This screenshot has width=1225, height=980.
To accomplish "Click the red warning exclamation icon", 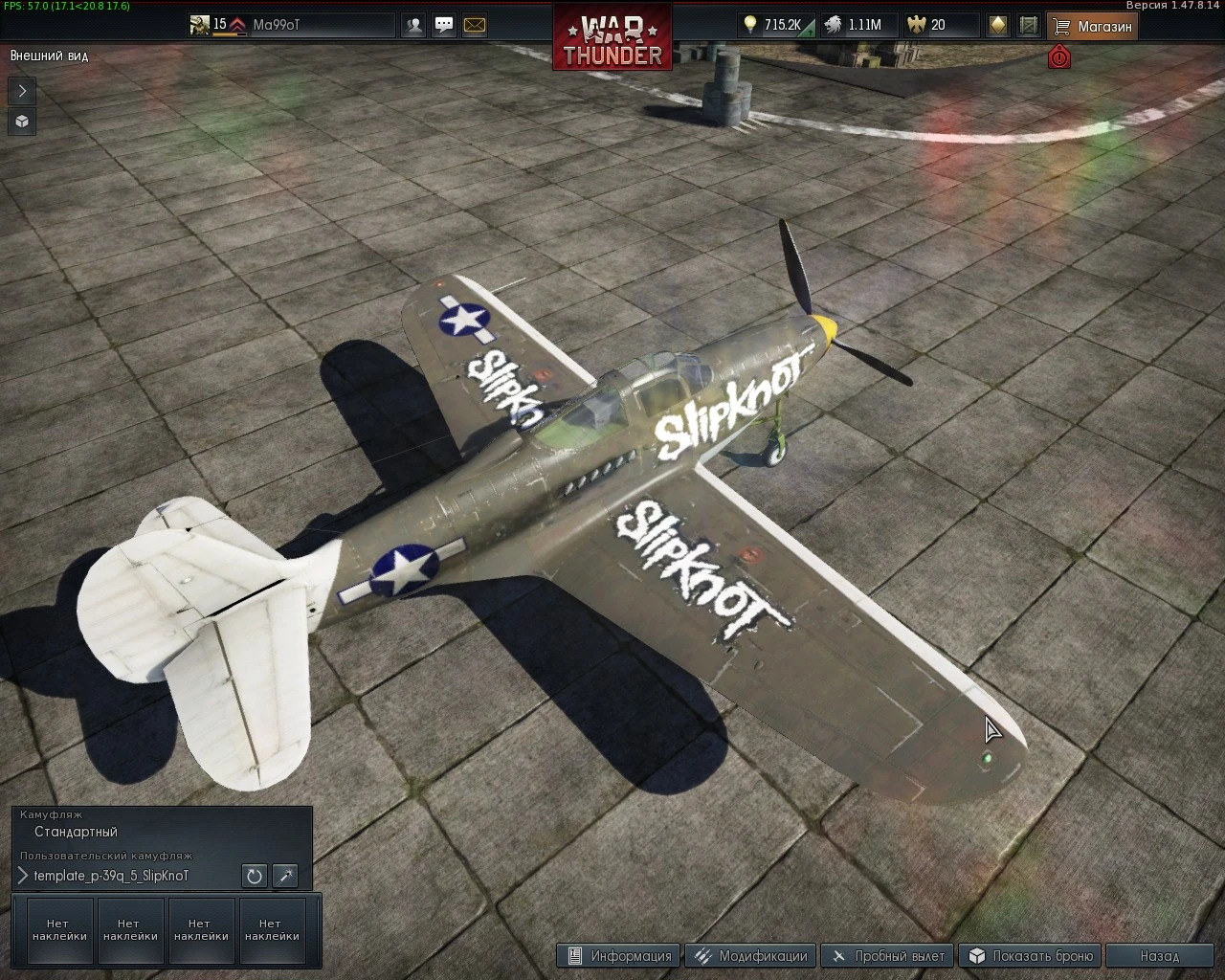I will [1058, 57].
